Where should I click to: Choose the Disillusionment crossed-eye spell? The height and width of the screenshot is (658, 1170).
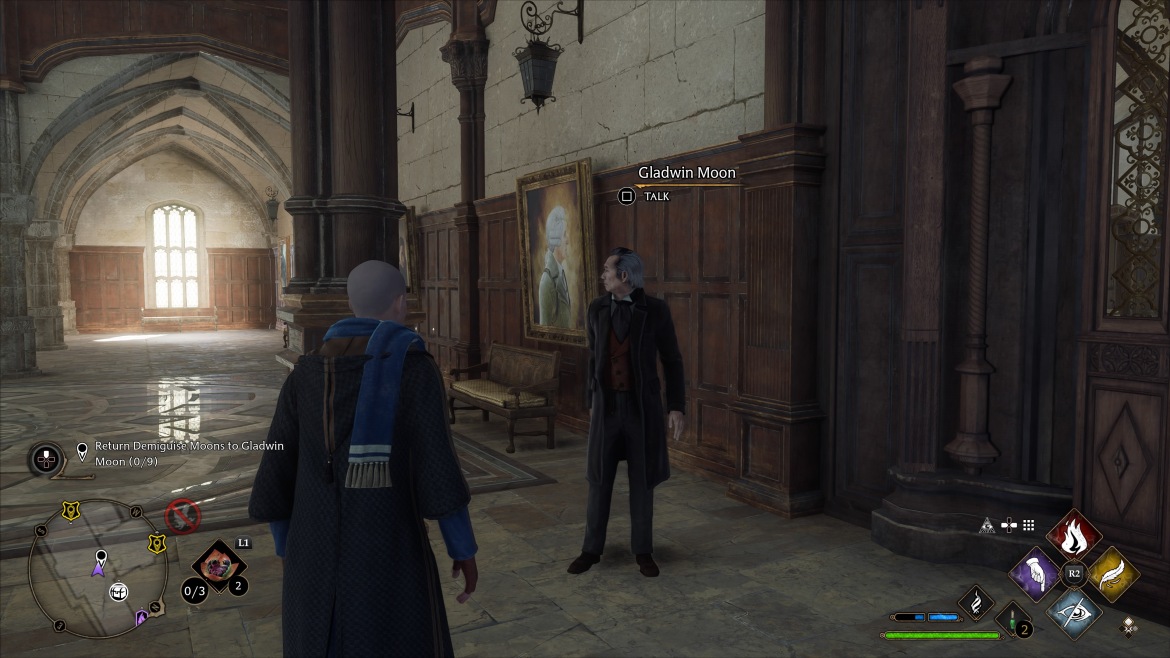coord(1074,612)
